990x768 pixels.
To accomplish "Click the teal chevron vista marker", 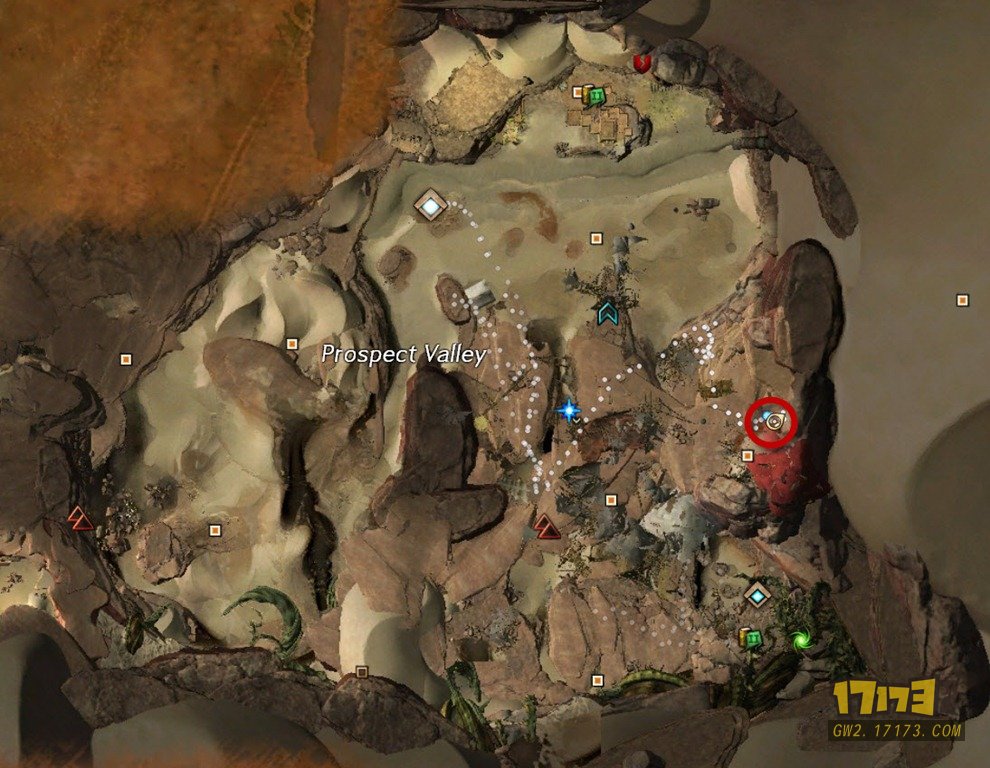I will coord(606,313).
